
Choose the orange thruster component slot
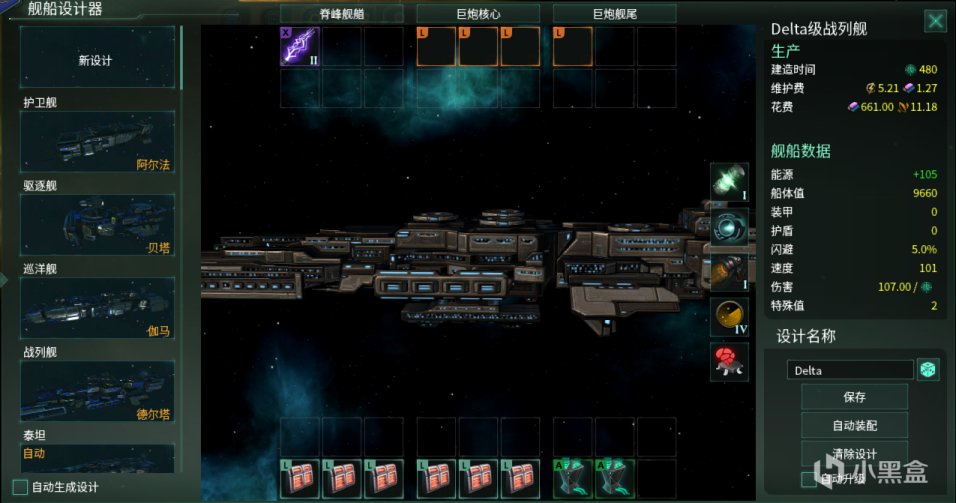pos(730,272)
